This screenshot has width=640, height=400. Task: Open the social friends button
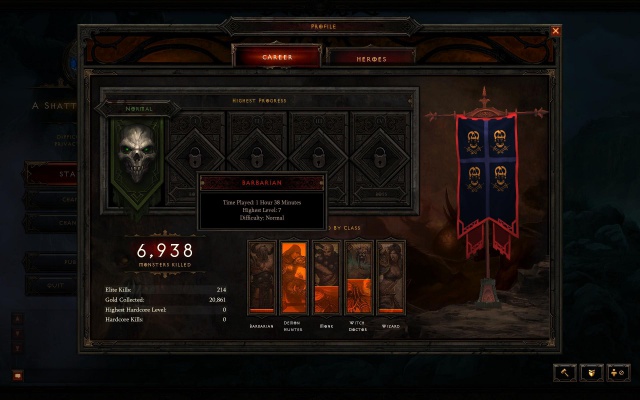click(x=618, y=372)
